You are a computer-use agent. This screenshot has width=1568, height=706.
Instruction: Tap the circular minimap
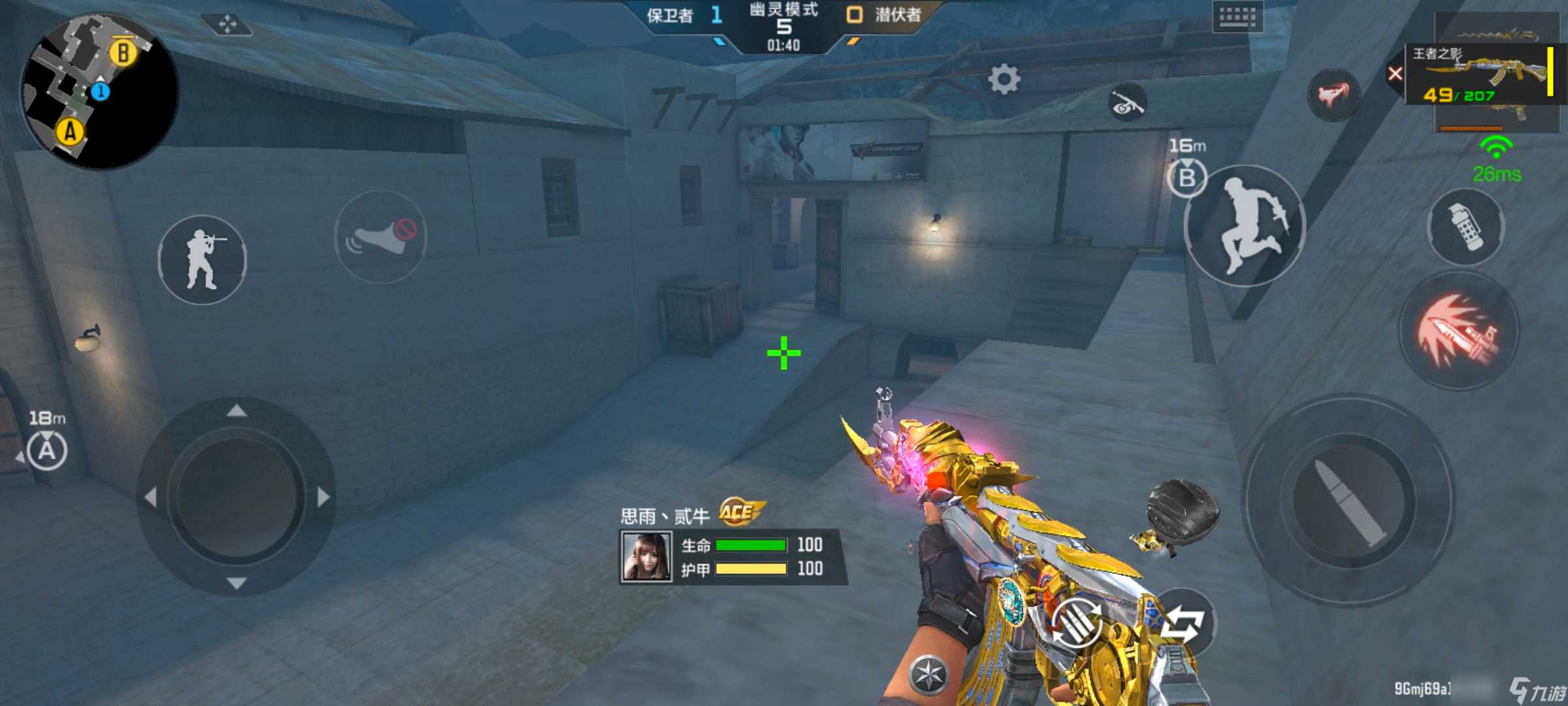point(99,90)
